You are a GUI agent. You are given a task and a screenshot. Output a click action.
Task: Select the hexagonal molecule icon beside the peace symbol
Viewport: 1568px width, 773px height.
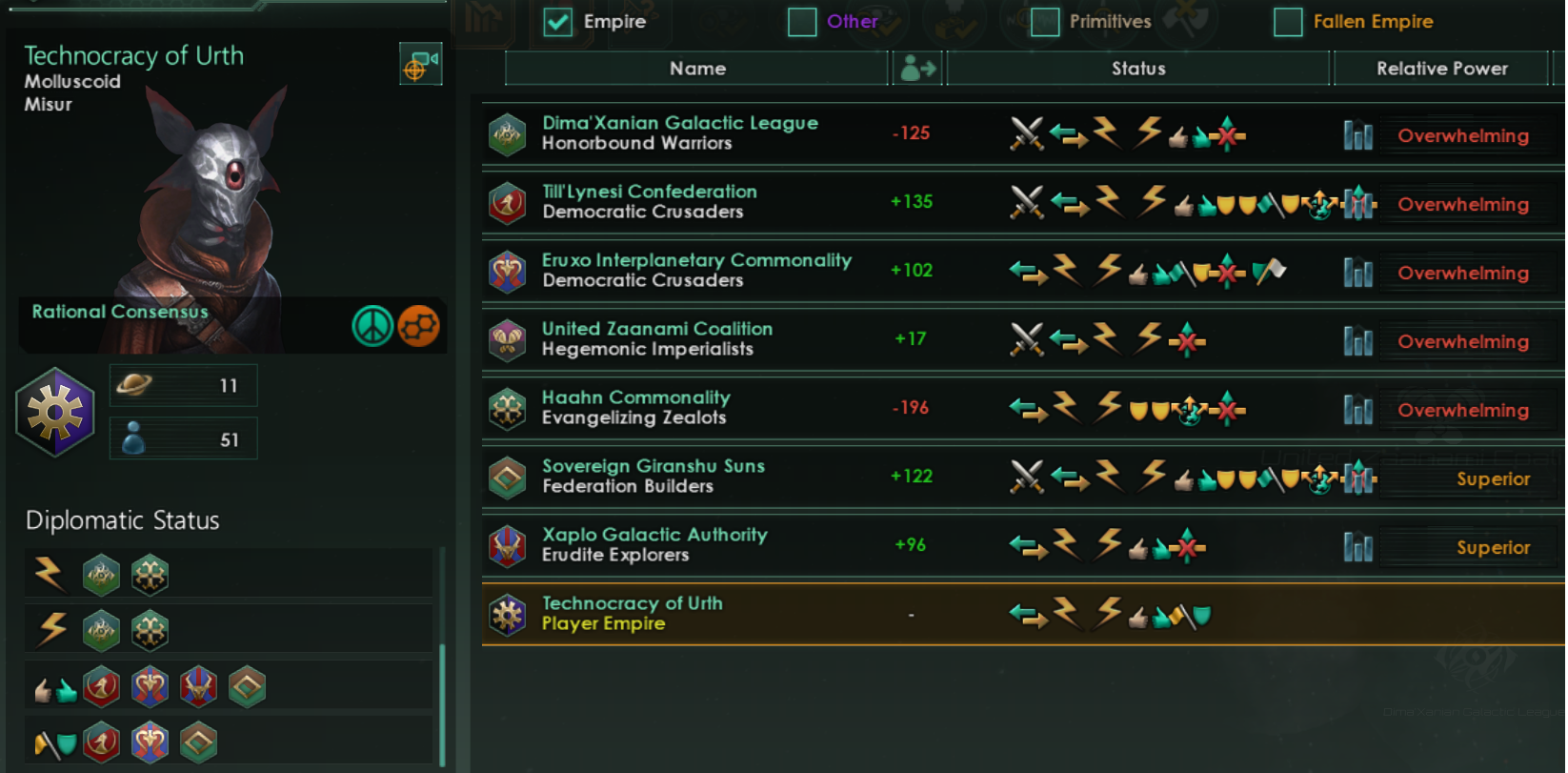(419, 325)
